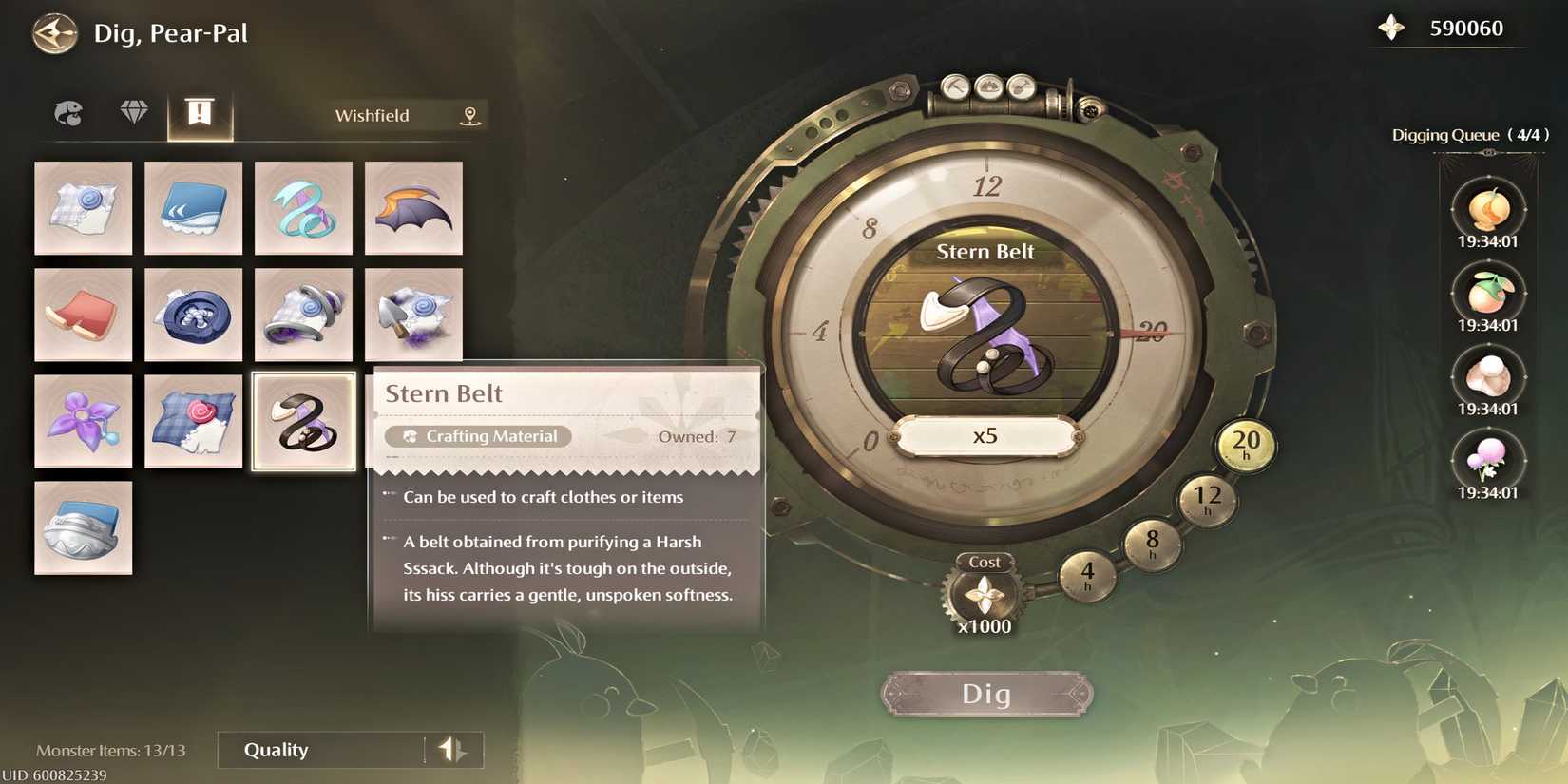Select the Stern Belt thumbnail in grid
This screenshot has height=784, width=1568.
[x=303, y=421]
